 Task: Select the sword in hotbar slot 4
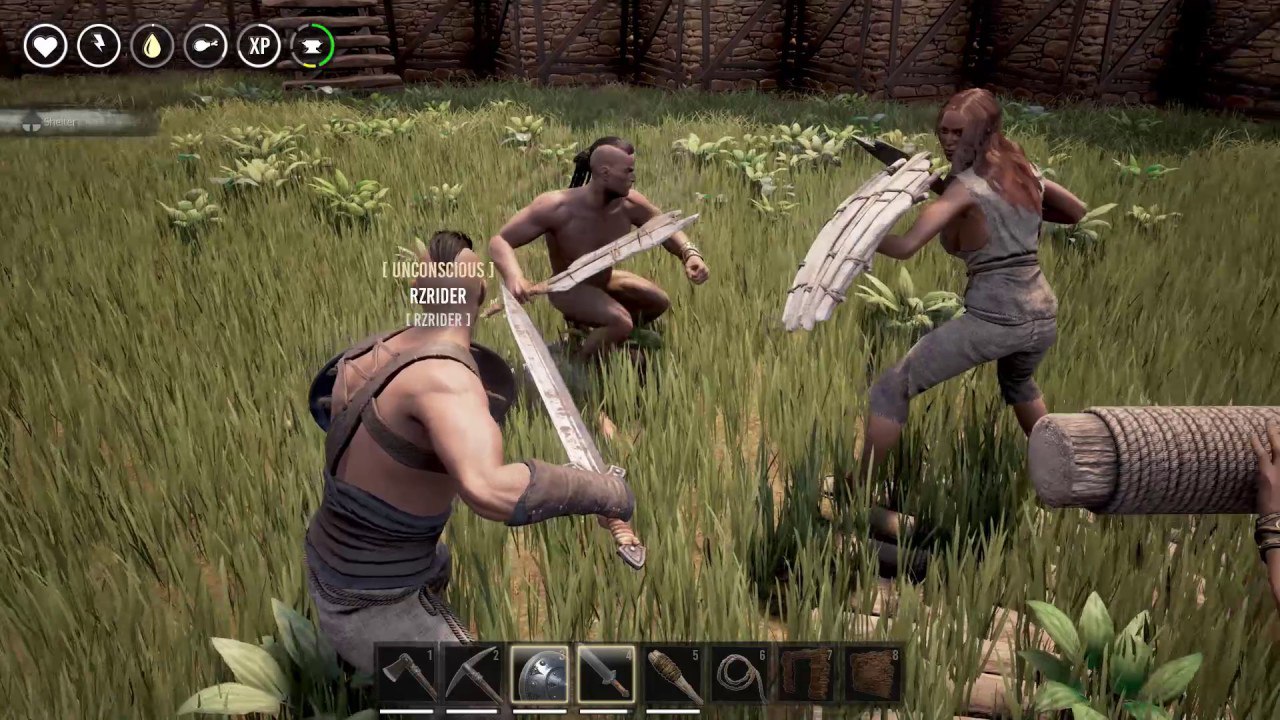[606, 675]
